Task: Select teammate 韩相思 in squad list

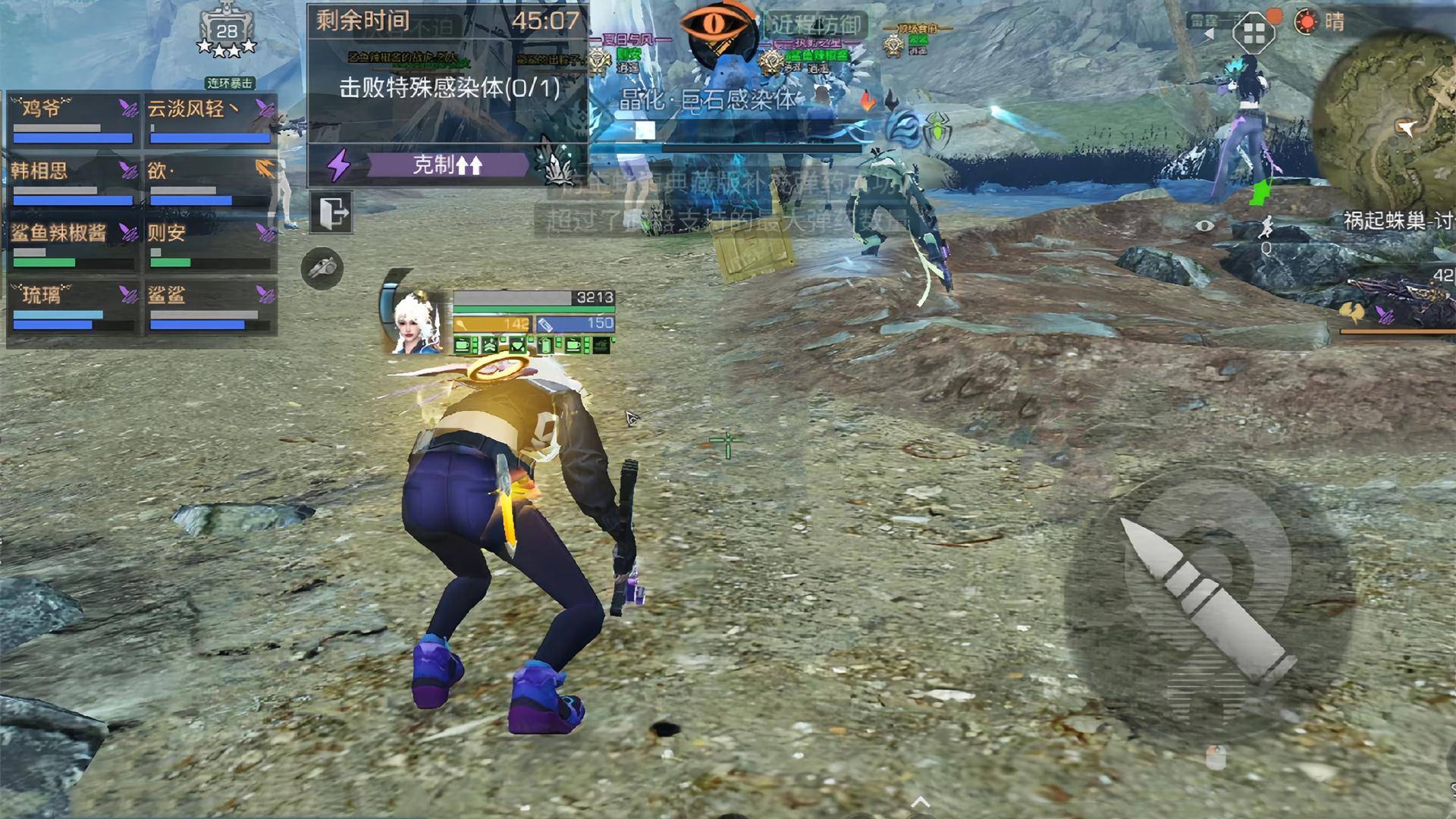Action: tap(74, 181)
